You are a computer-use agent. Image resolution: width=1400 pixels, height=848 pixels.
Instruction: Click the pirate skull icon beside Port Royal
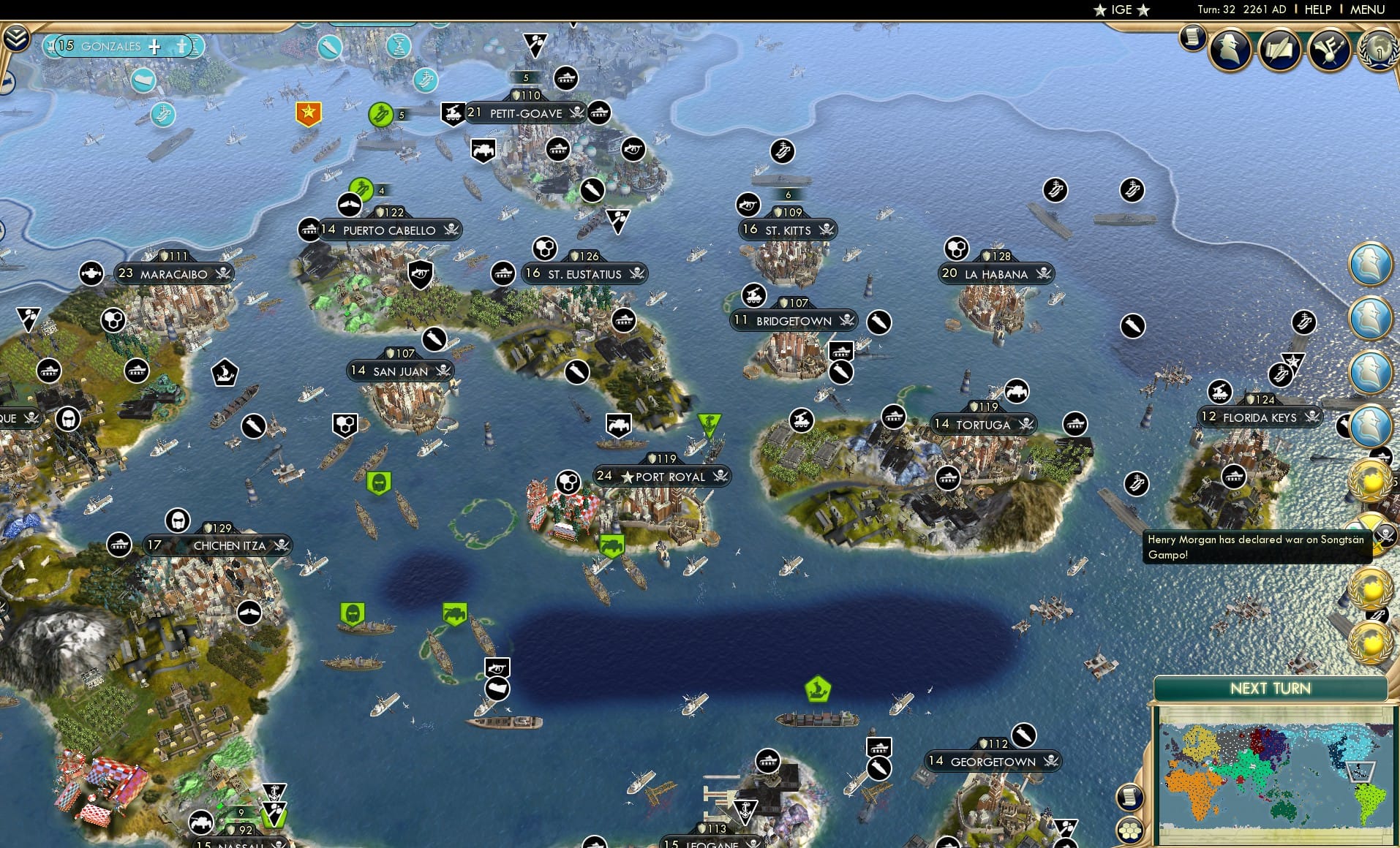pos(719,476)
